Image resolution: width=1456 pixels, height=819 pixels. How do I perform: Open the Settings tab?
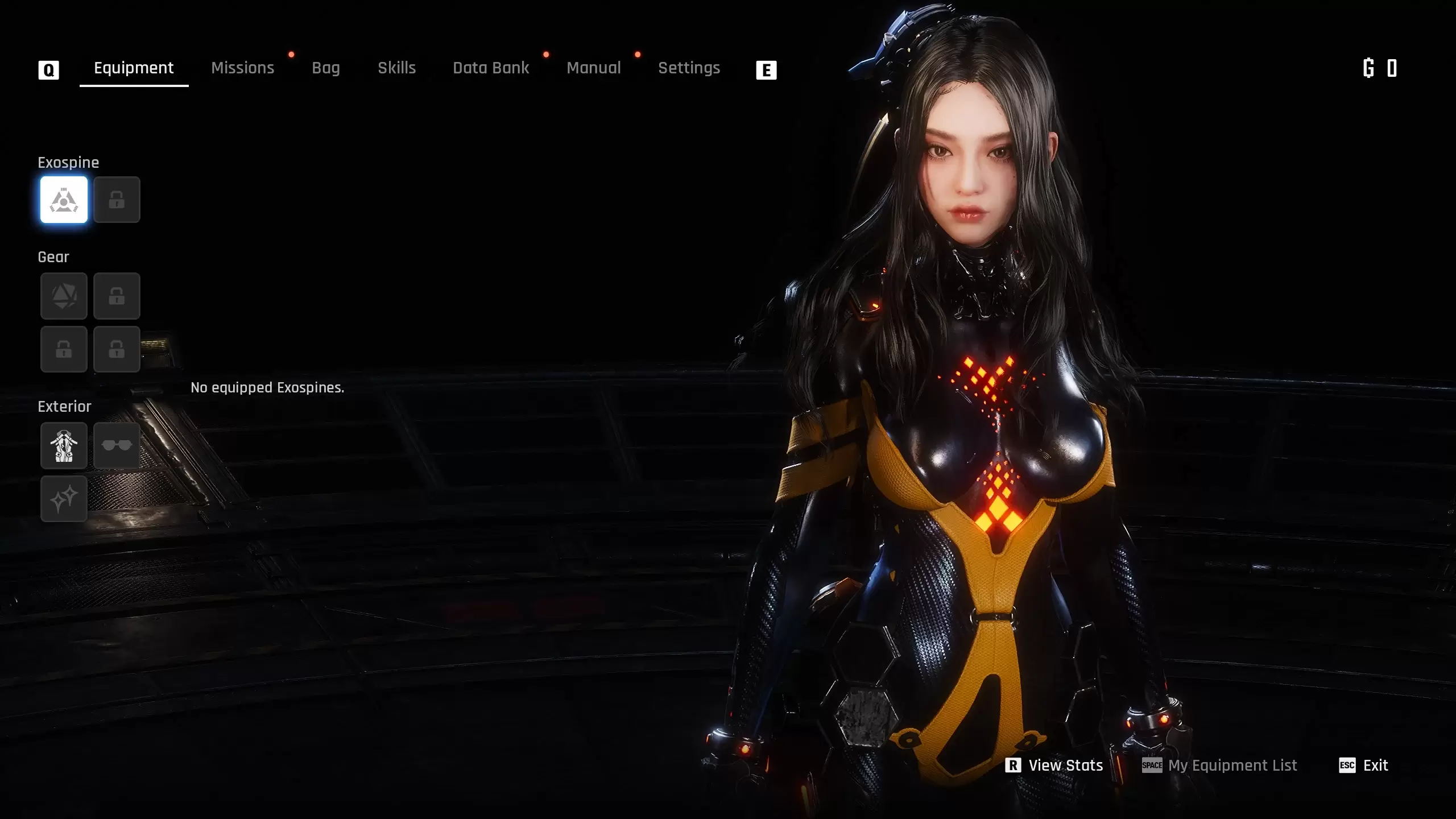point(689,68)
